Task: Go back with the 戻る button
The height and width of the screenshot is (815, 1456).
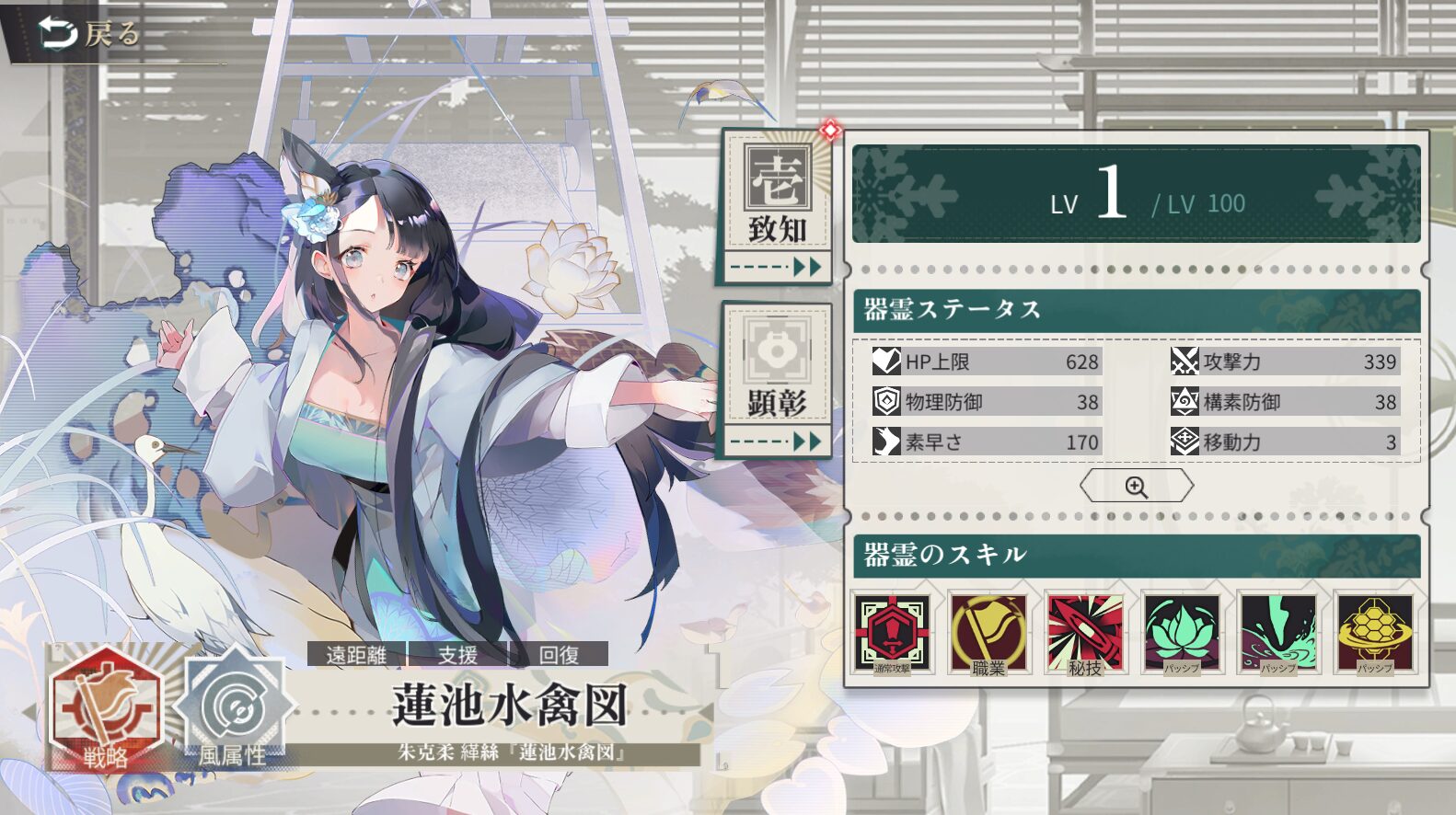Action: click(89, 34)
